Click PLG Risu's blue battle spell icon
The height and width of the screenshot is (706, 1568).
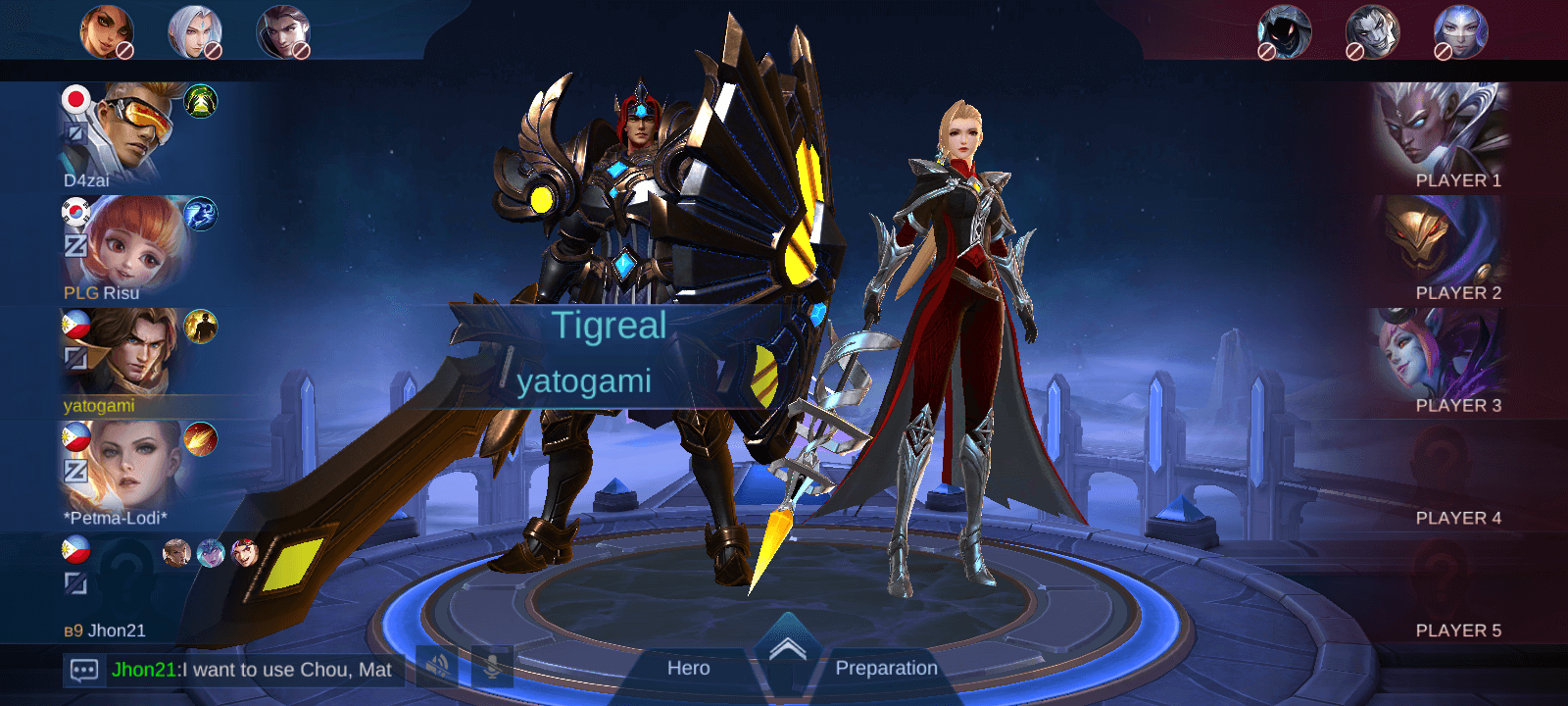[200, 214]
